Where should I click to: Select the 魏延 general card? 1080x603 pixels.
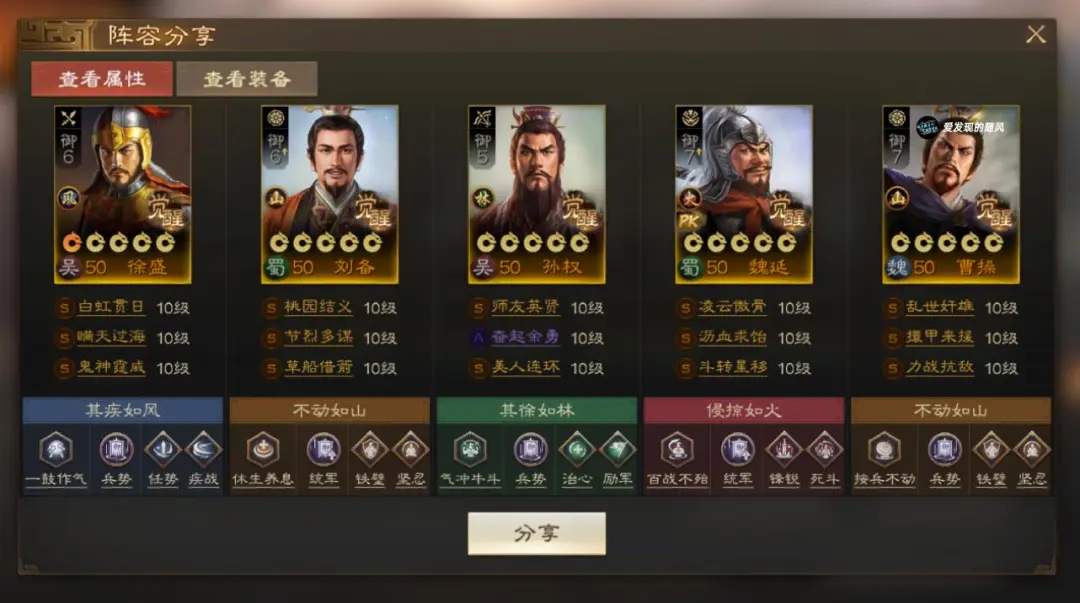tap(744, 194)
